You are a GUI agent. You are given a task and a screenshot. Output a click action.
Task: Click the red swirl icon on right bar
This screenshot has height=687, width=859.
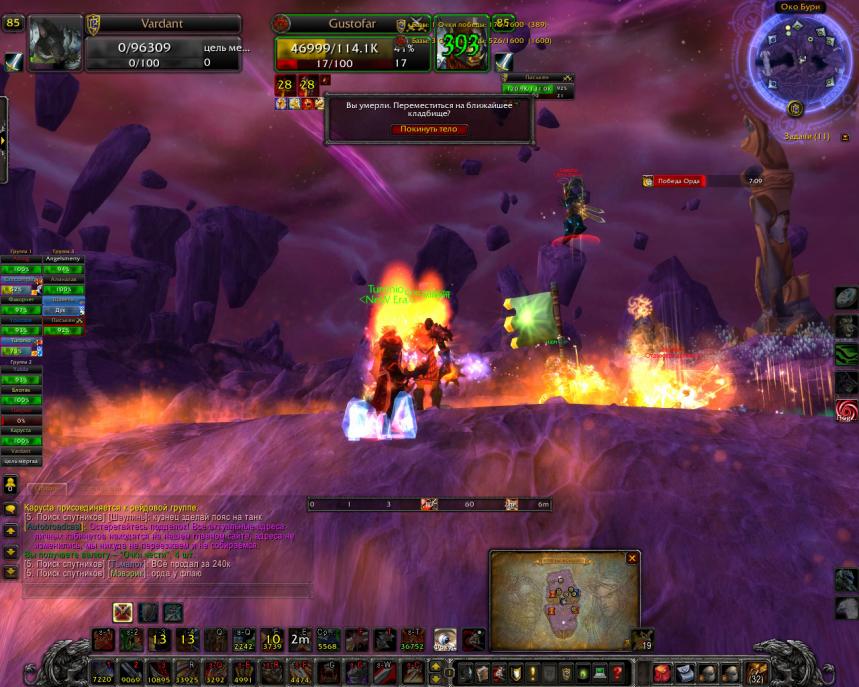click(x=846, y=410)
